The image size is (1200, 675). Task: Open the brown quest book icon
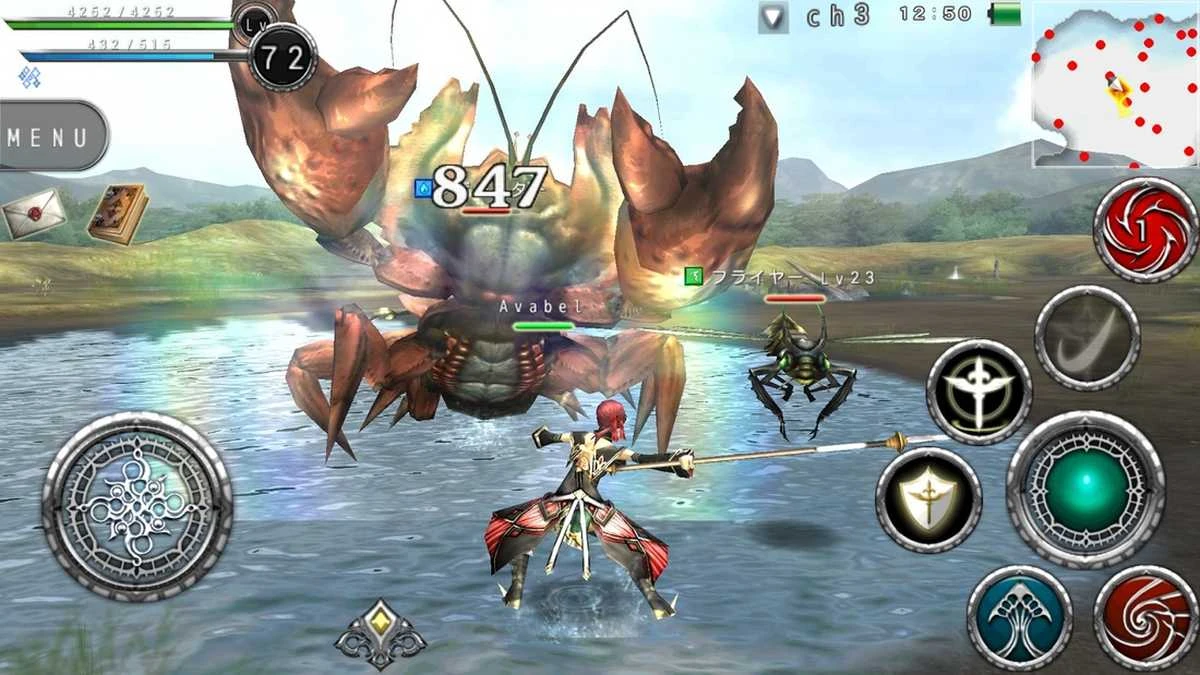coord(117,213)
